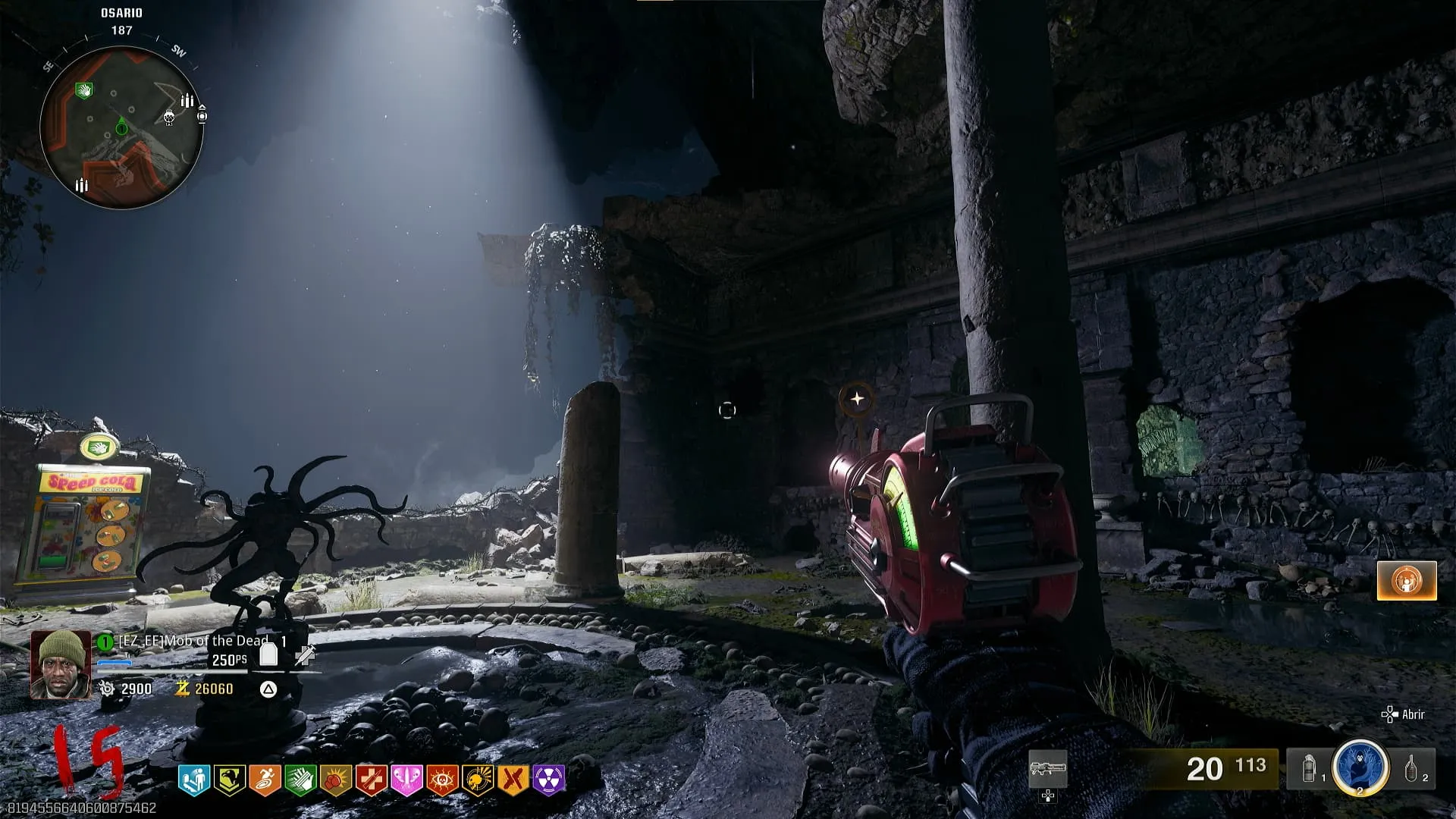Select the blue Quick Revive perk icon
The width and height of the screenshot is (1456, 819).
coord(193,780)
